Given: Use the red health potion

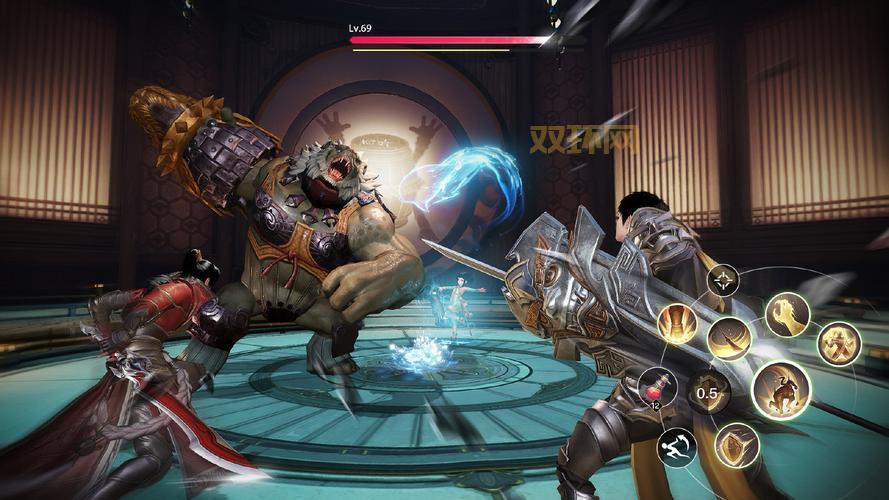Looking at the screenshot, I should pos(656,387).
